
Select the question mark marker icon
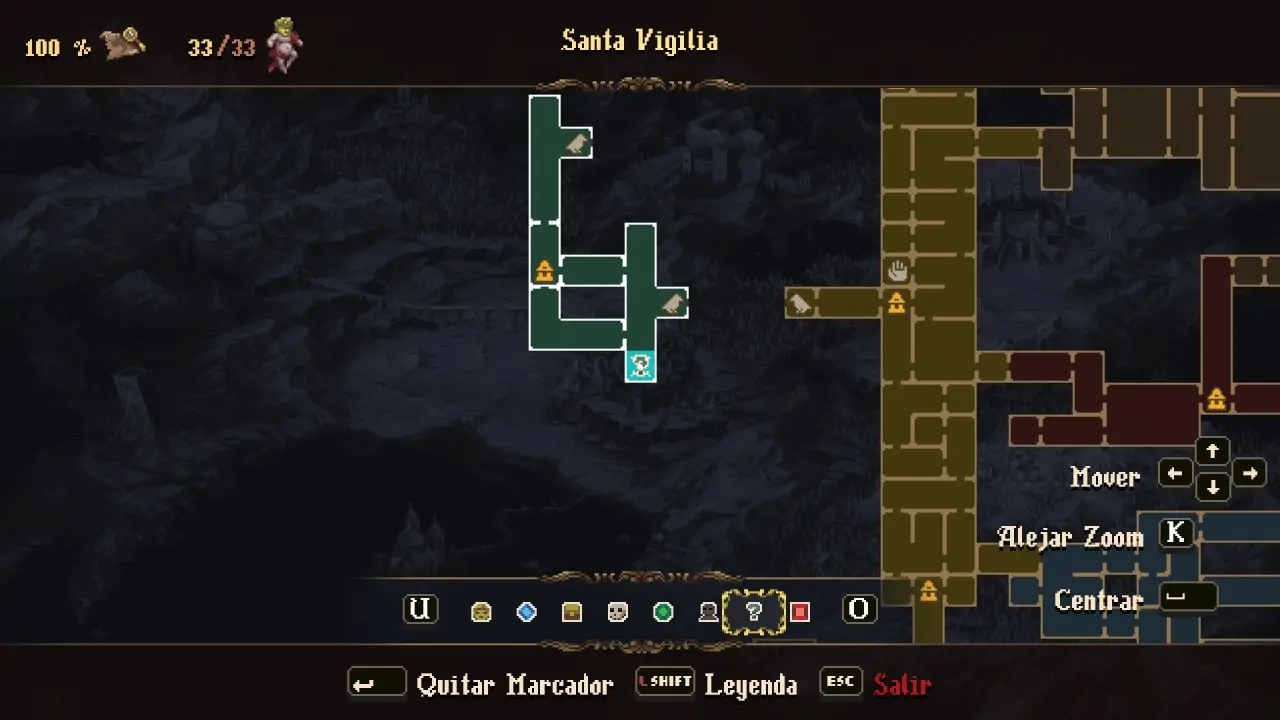tap(754, 612)
